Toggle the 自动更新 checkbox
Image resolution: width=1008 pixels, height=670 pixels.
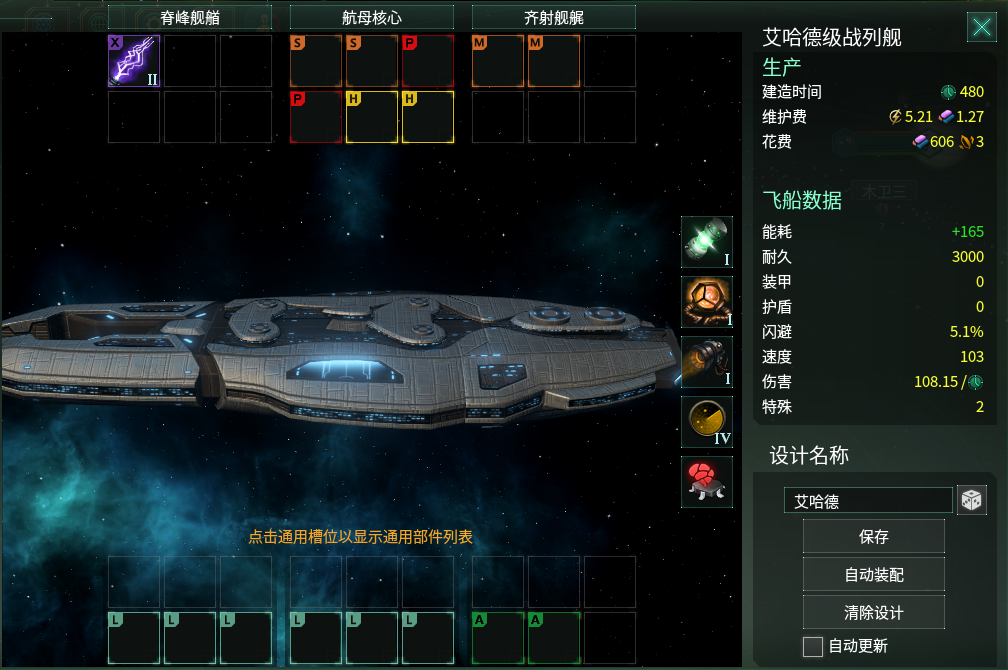(x=813, y=646)
